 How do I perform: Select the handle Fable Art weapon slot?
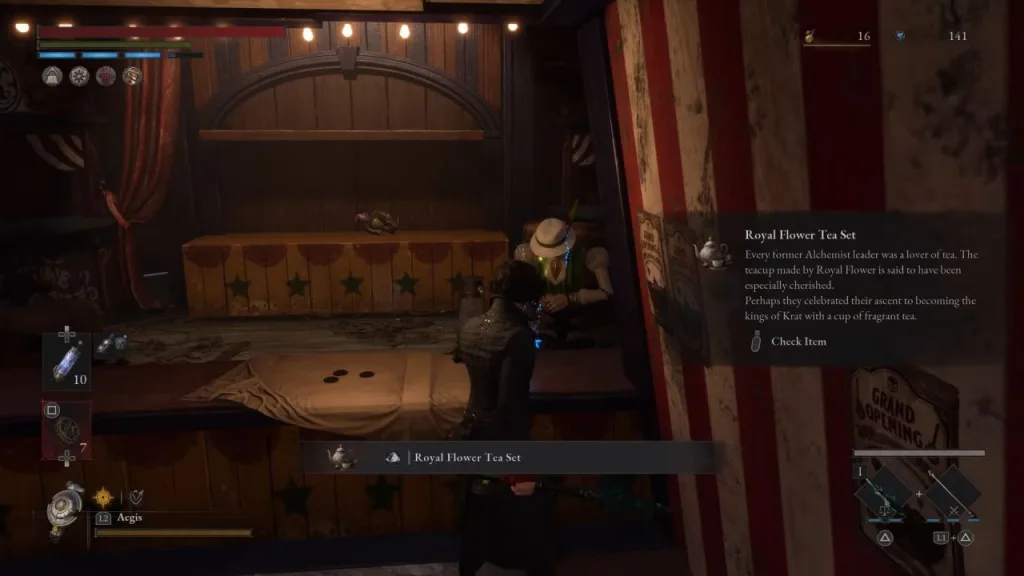[x=950, y=492]
